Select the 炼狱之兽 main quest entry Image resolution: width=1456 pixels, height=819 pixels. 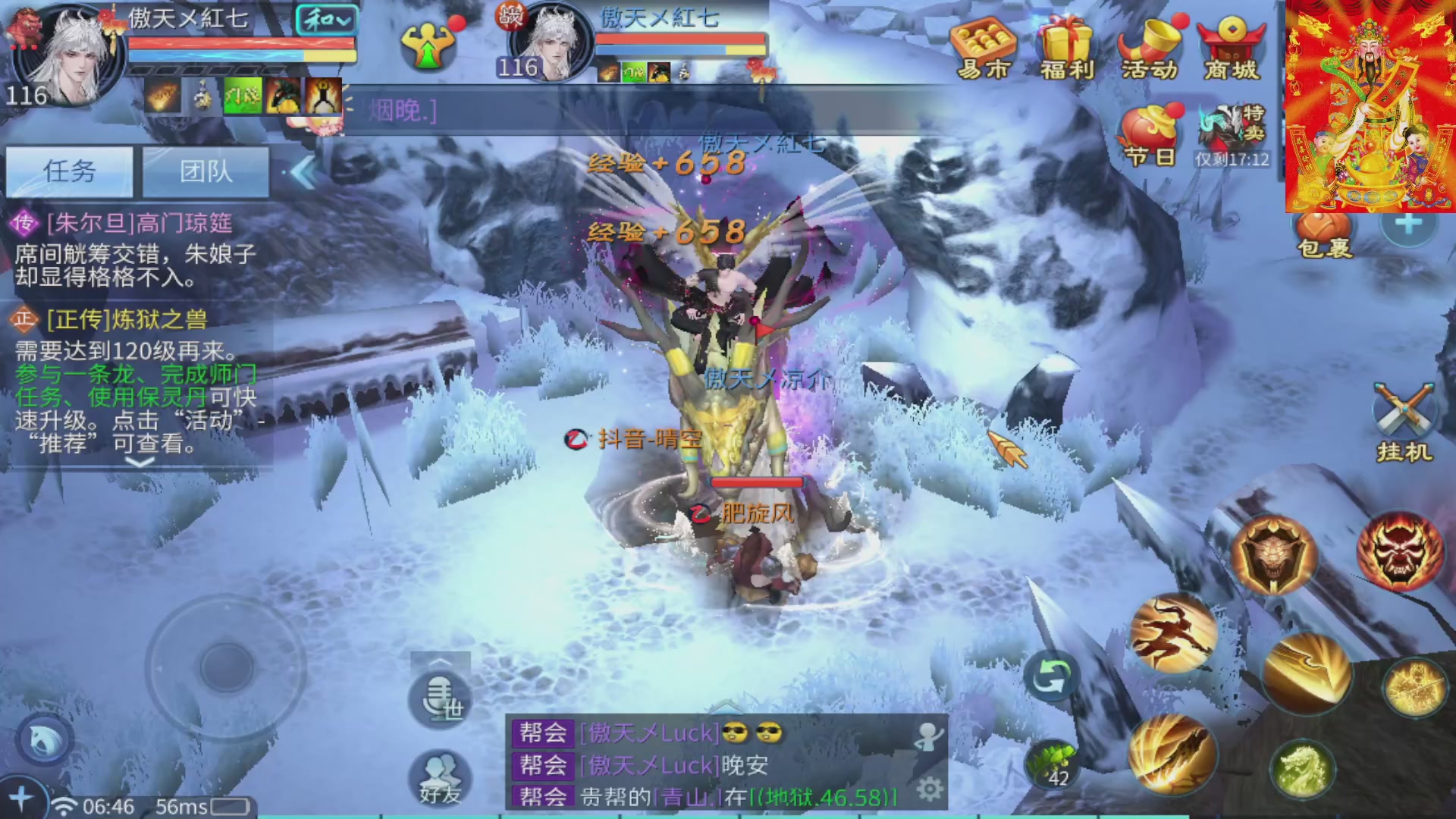(x=127, y=319)
